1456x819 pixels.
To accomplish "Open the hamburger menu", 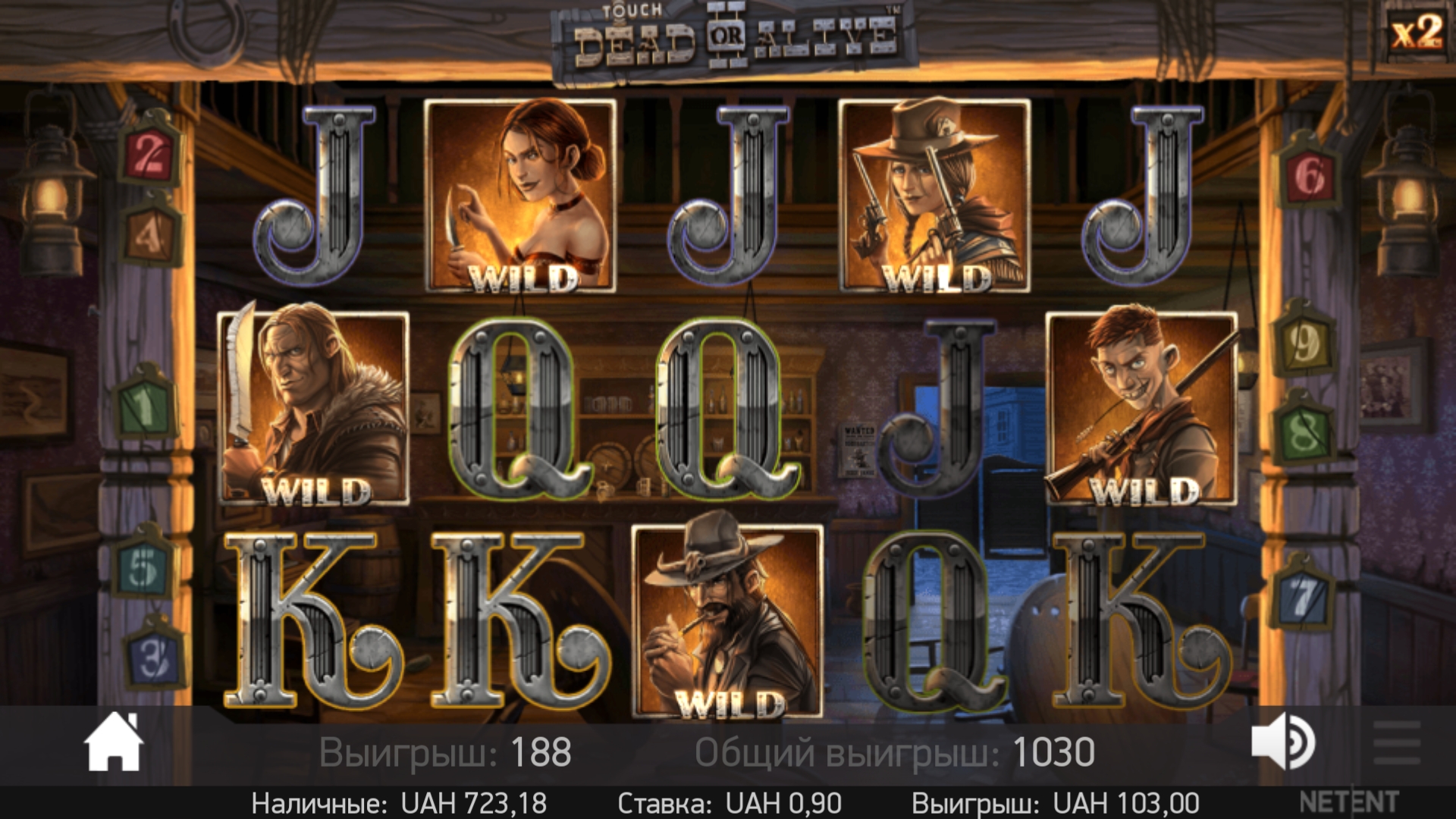I will (1397, 743).
